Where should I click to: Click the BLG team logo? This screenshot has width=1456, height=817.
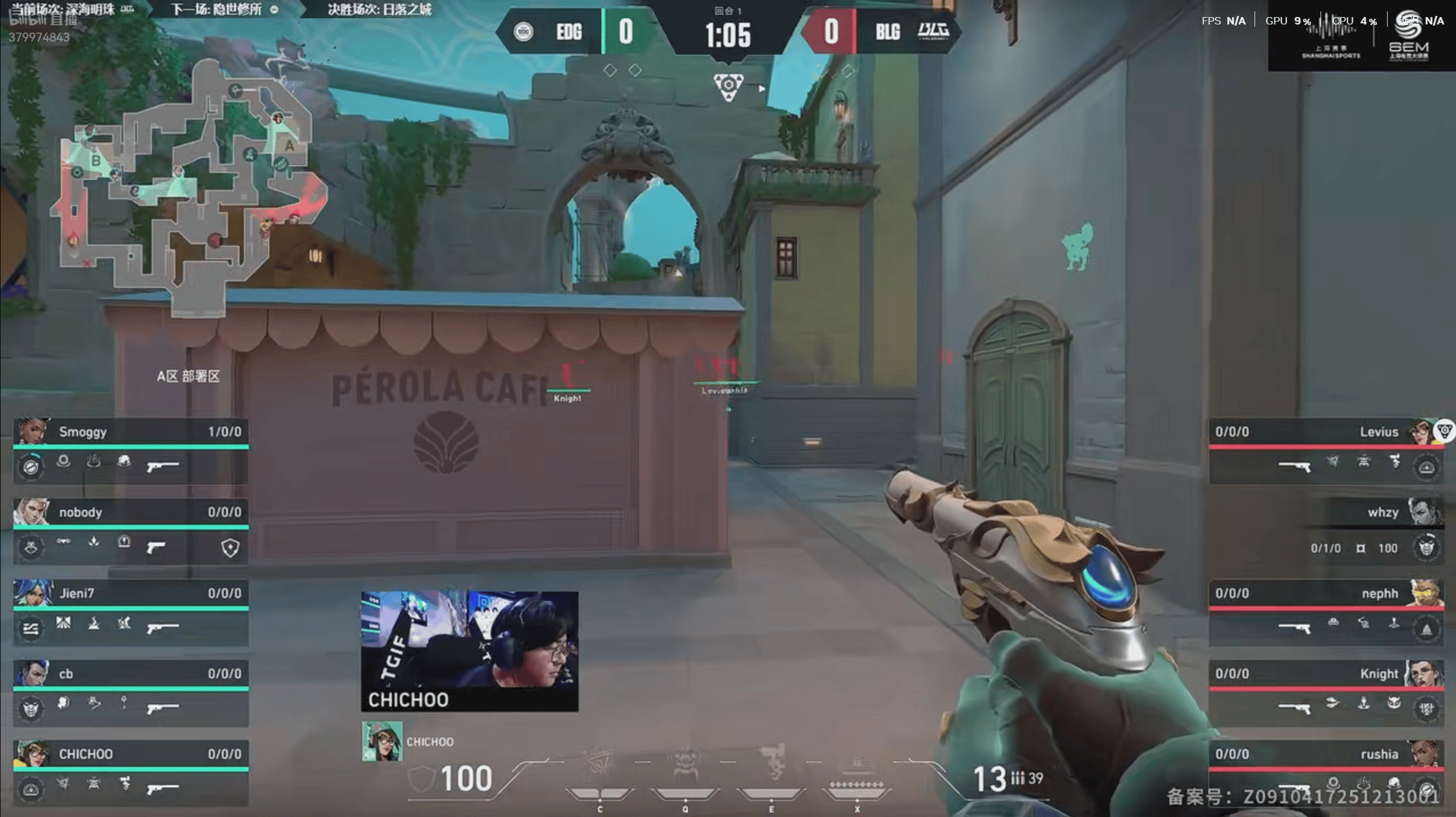click(934, 31)
